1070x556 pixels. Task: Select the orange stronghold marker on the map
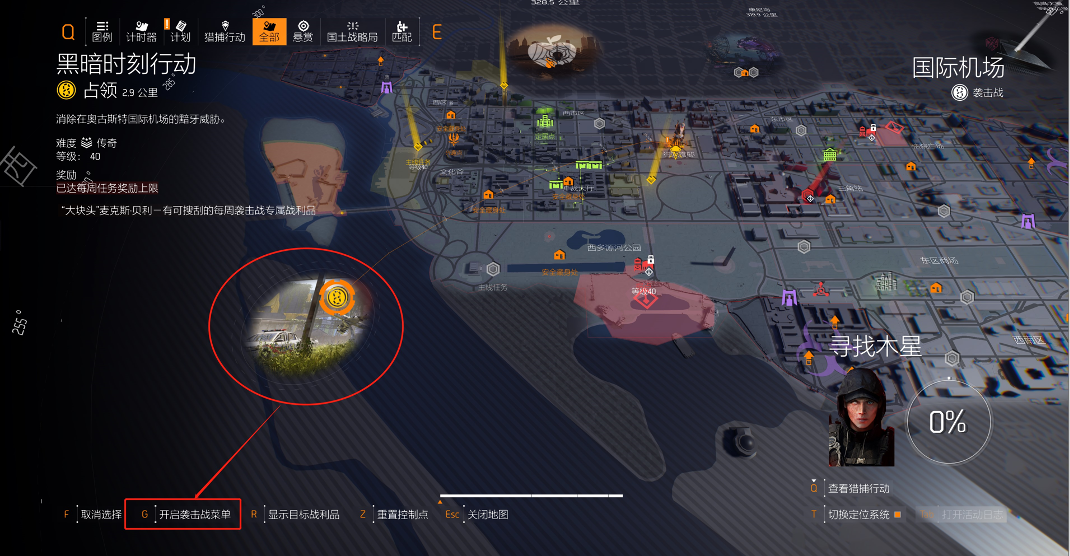(x=338, y=297)
